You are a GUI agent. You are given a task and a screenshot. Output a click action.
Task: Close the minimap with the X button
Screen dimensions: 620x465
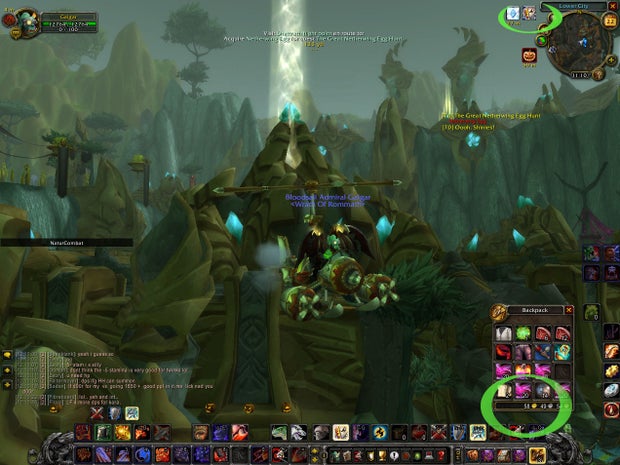(613, 6)
